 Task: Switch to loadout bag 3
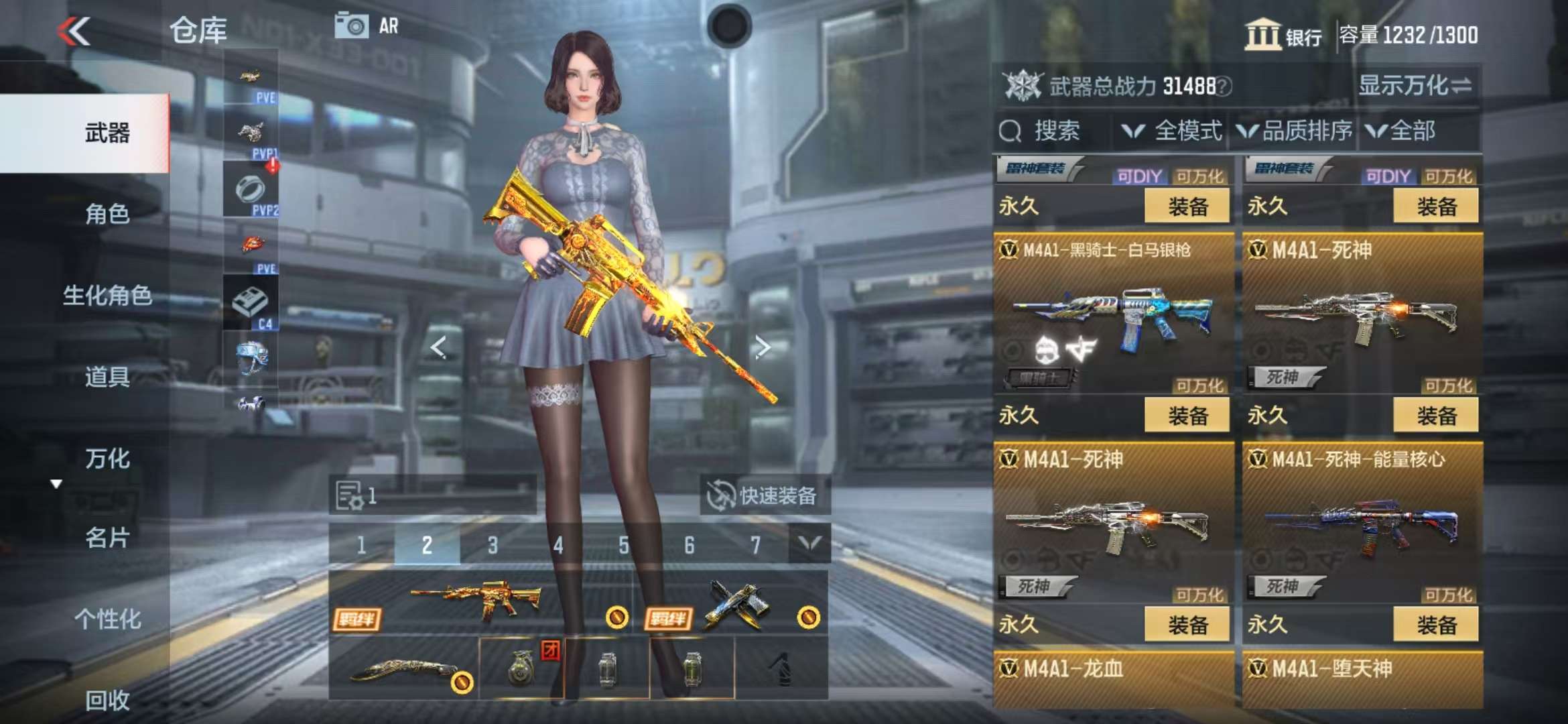coord(493,545)
